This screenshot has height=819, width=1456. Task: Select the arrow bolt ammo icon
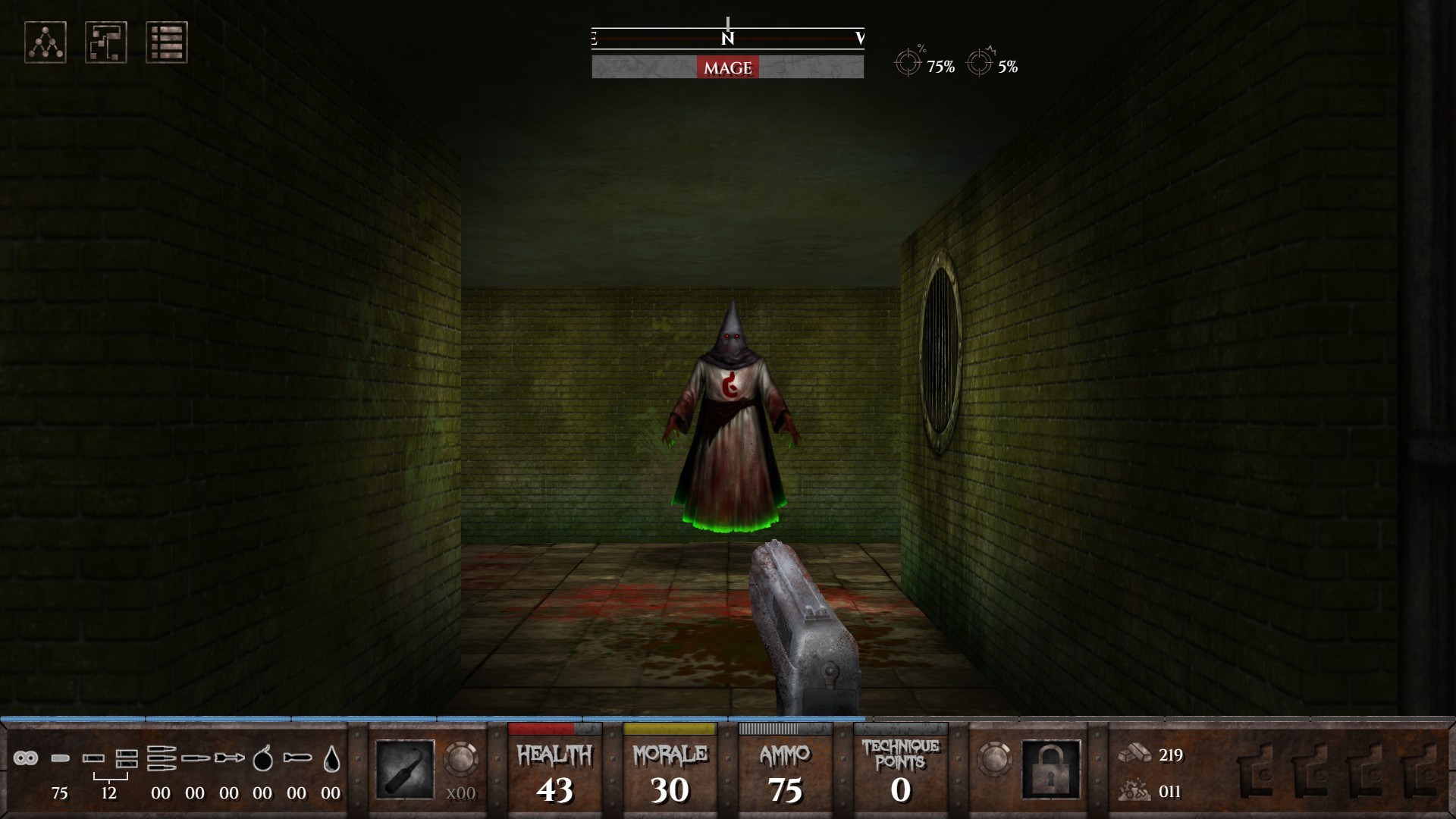[229, 758]
